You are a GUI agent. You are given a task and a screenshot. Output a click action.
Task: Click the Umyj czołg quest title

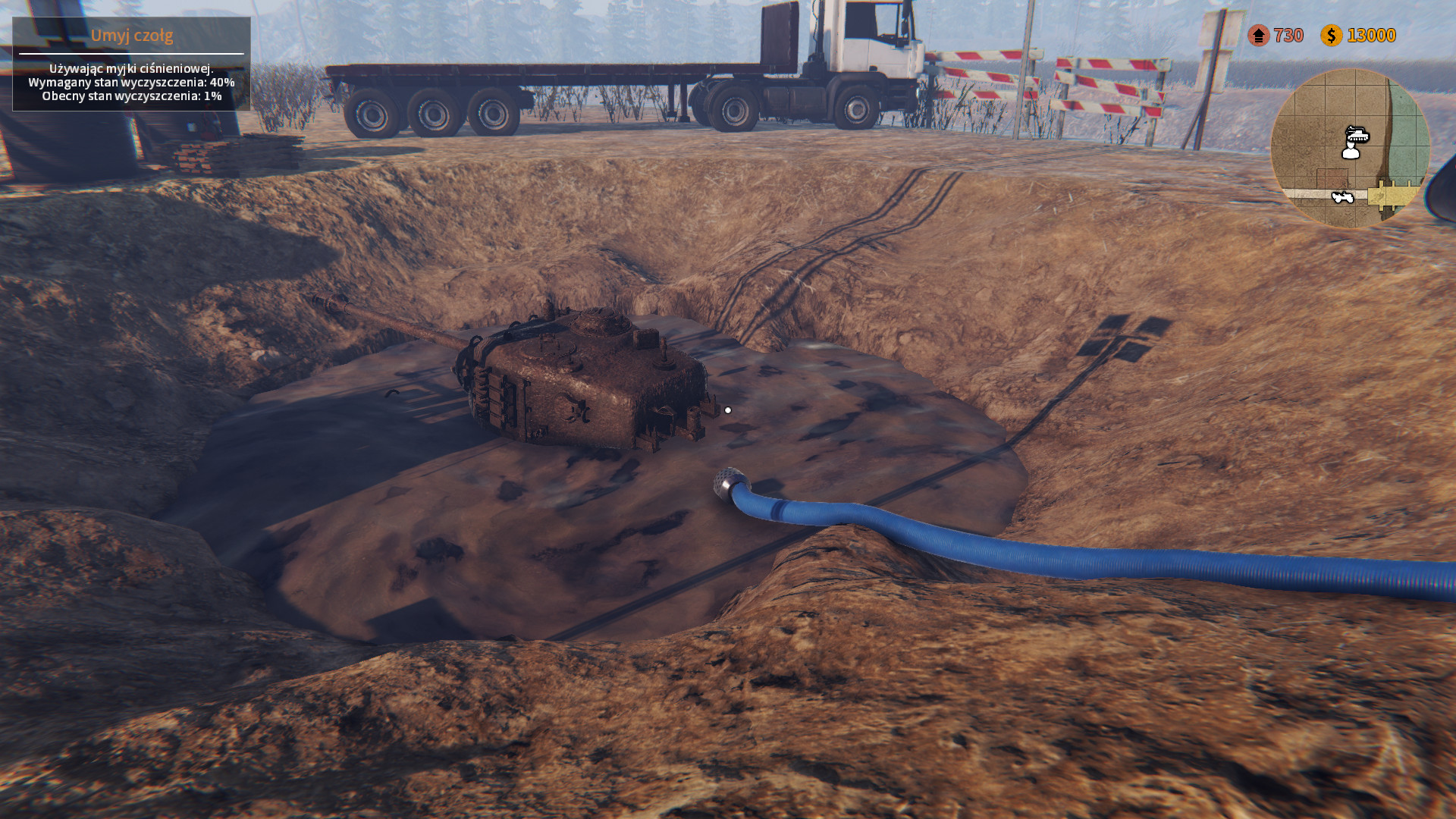coord(133,35)
